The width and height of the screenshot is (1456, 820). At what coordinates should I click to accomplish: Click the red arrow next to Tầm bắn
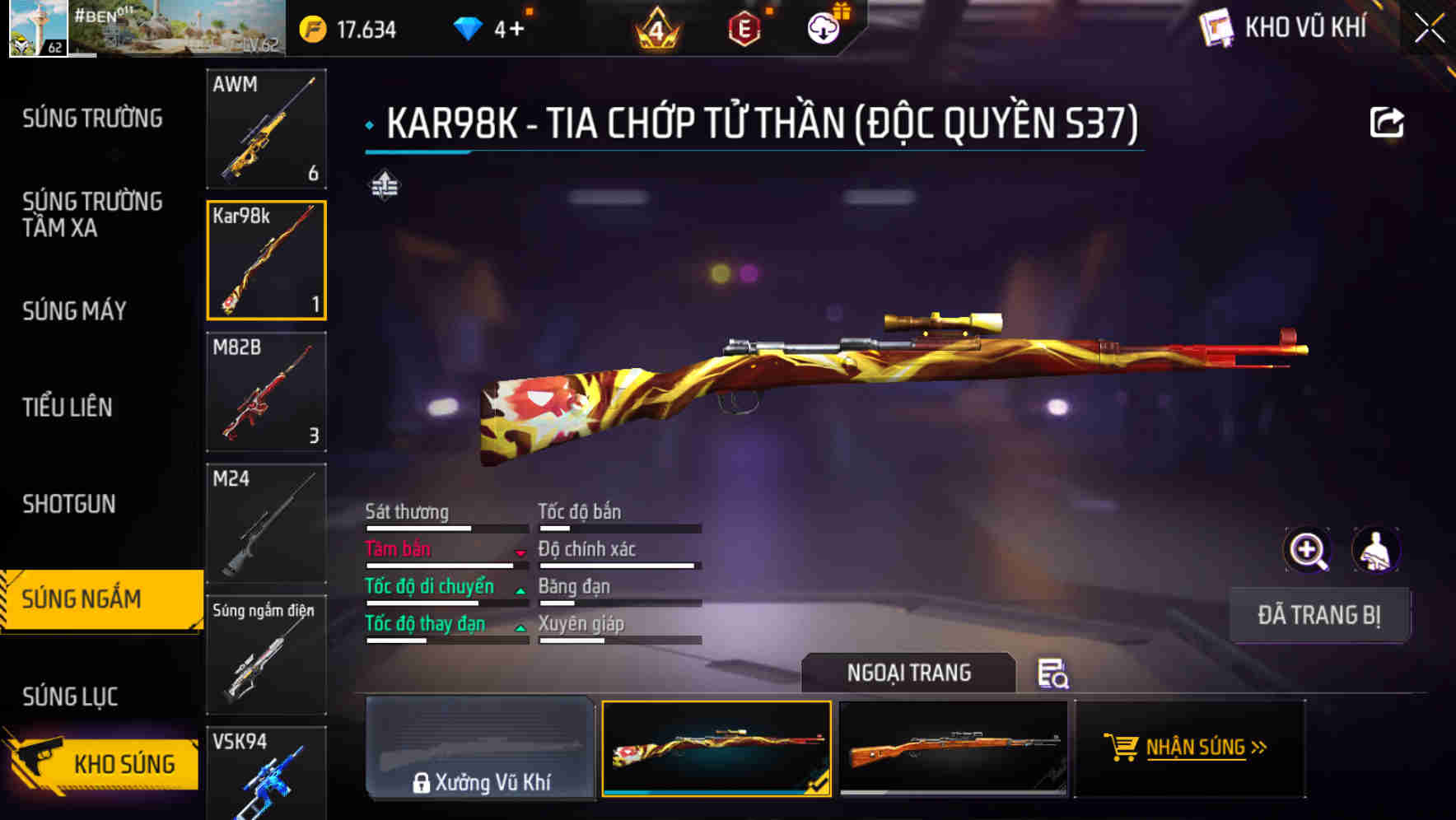[521, 554]
